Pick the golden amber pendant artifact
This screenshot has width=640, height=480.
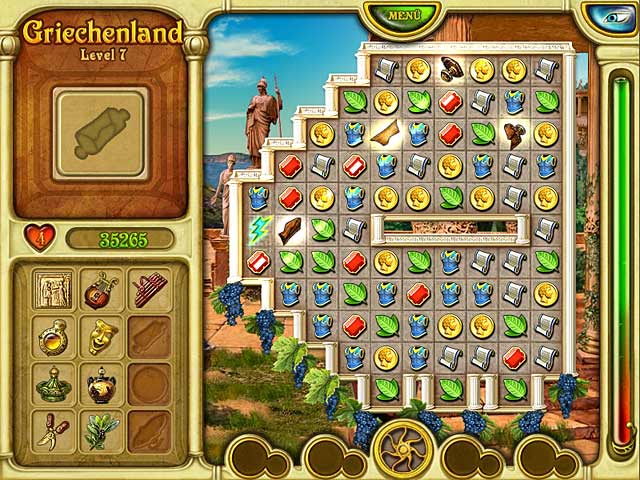(x=53, y=338)
